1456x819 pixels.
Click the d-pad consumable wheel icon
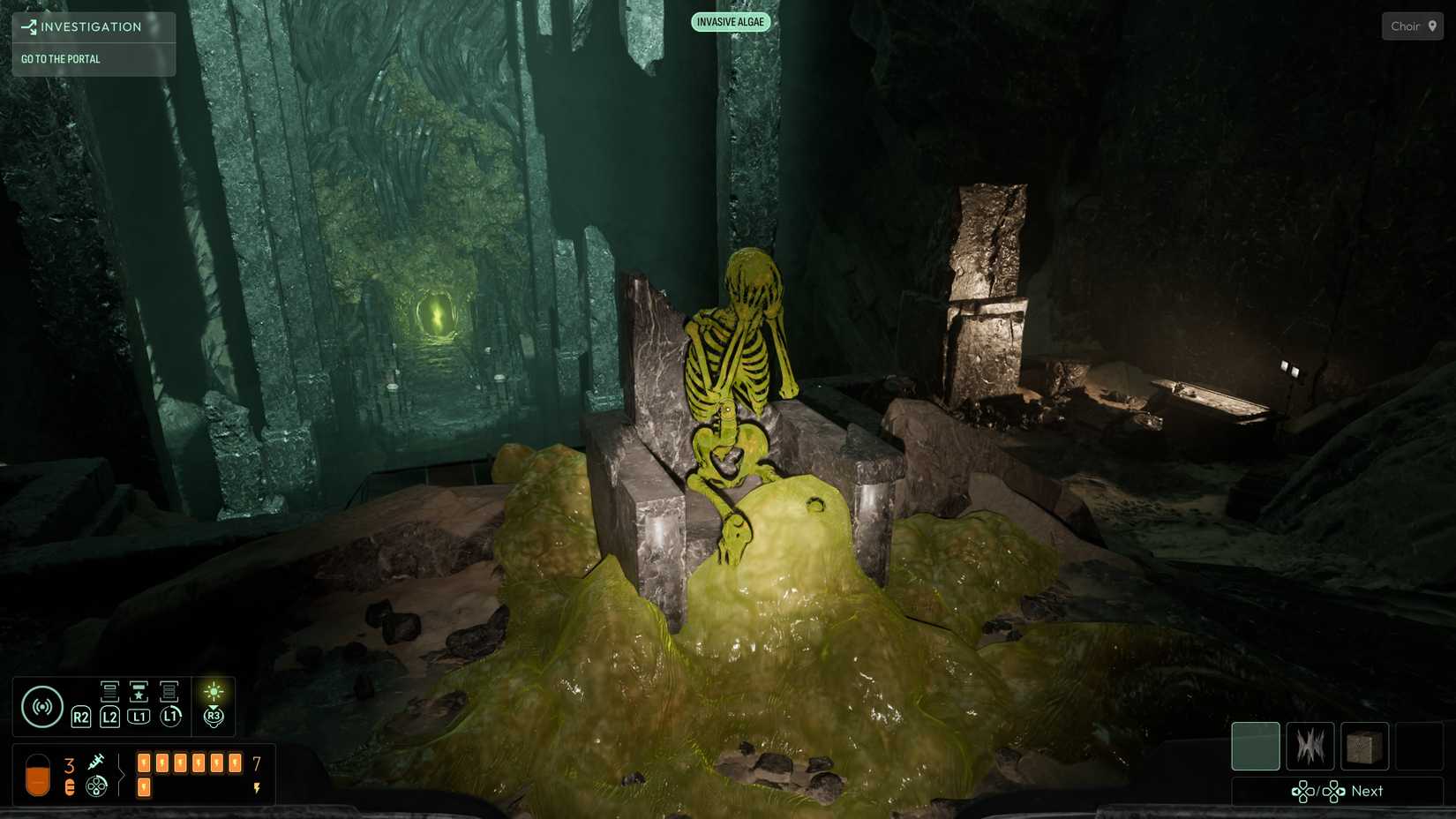point(96,785)
